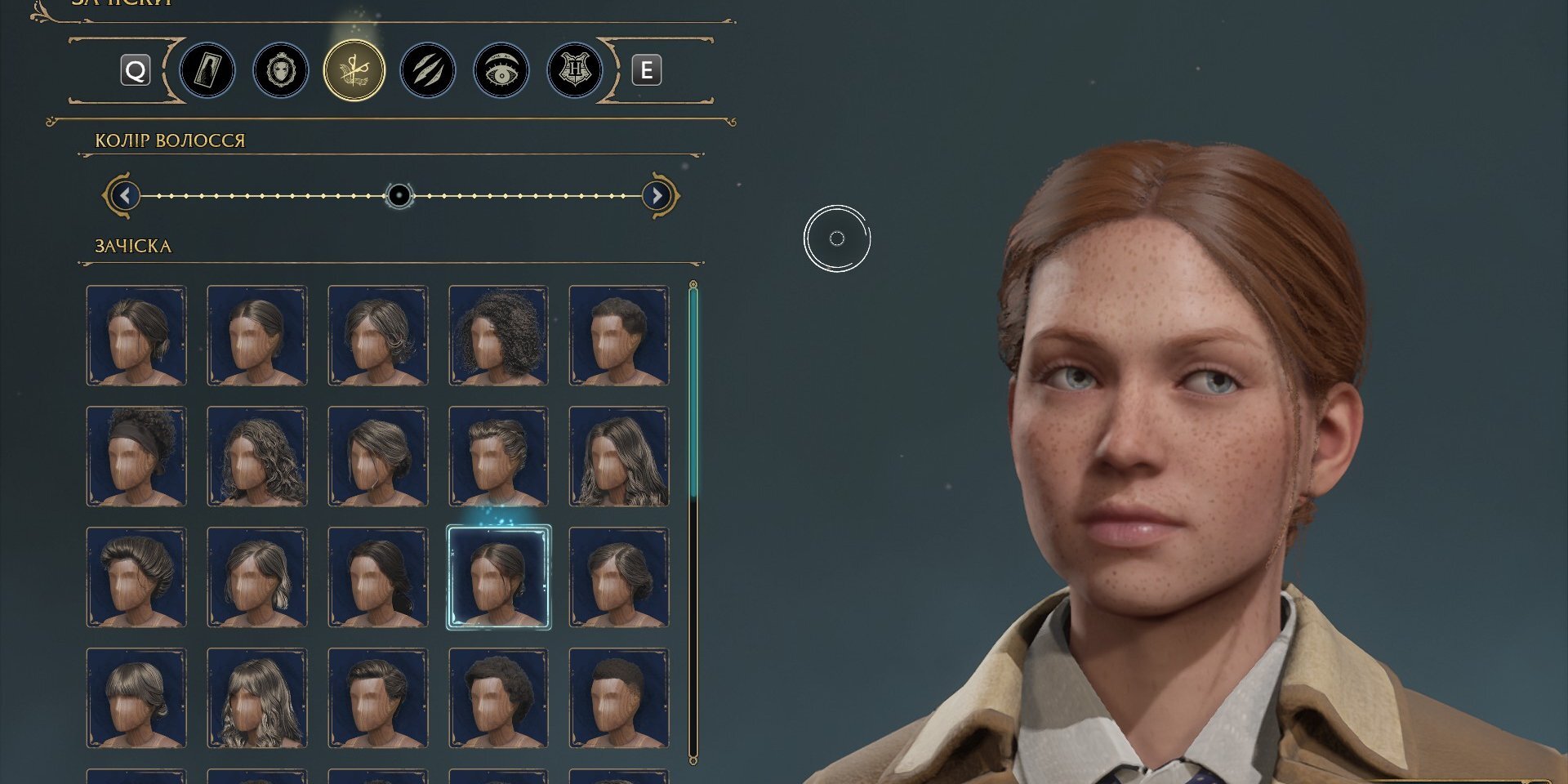Select the headband hairstyle thumbnail

click(136, 457)
